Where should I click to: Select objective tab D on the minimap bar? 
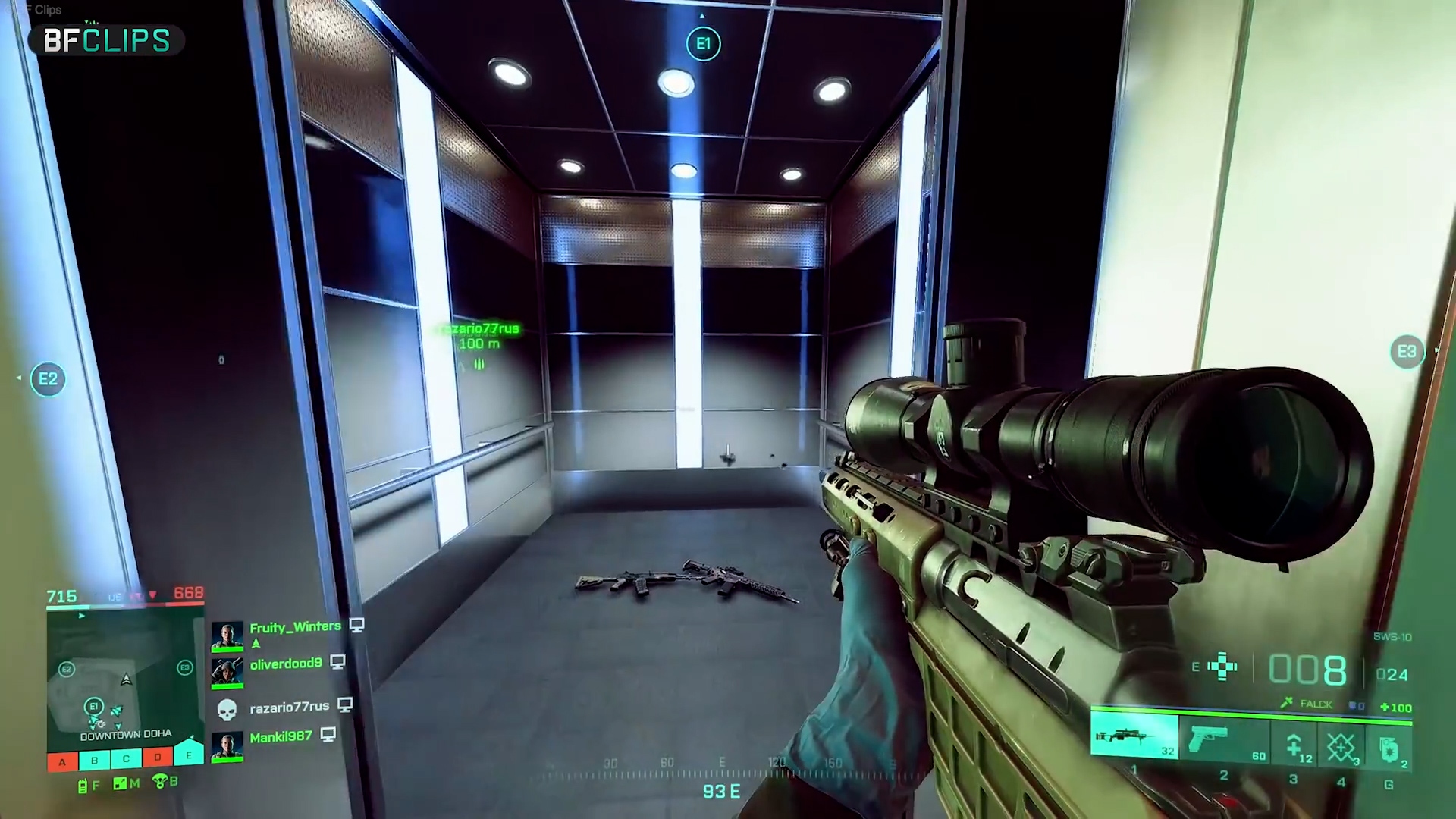pos(157,758)
